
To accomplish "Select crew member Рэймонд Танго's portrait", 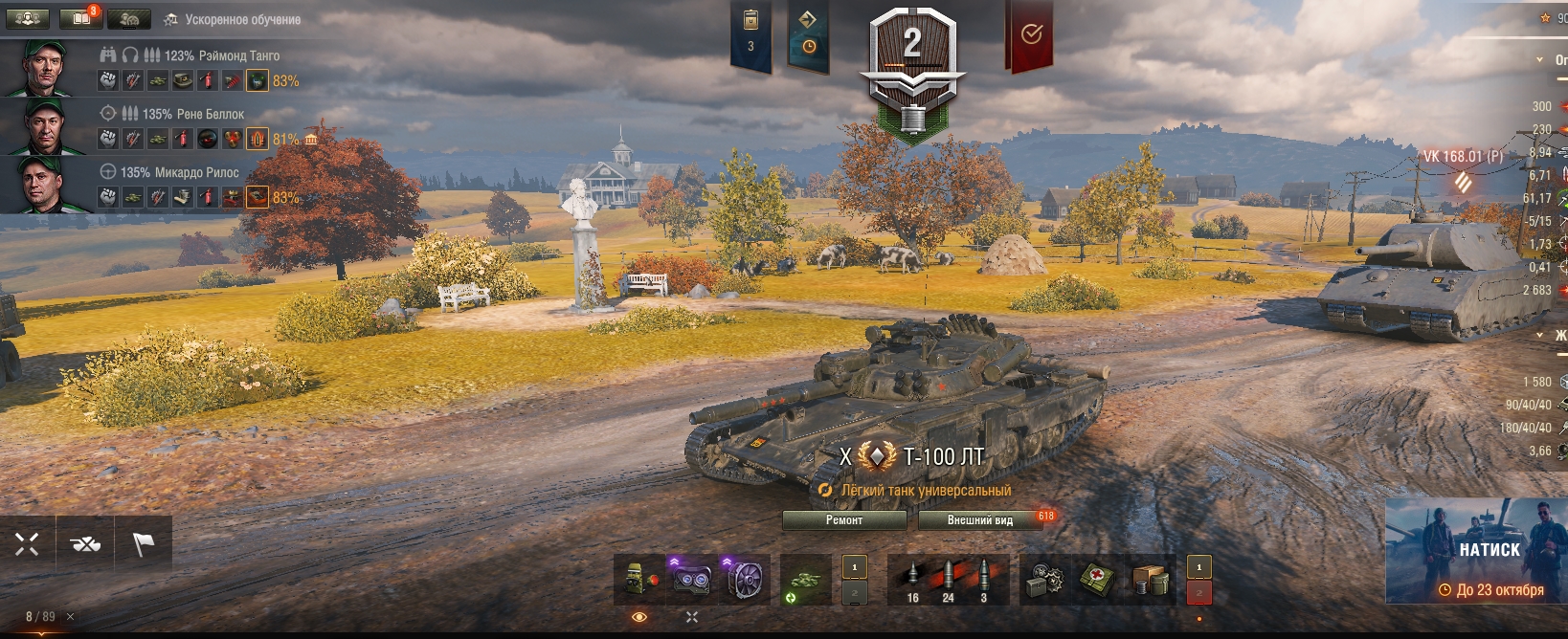I will (x=43, y=68).
